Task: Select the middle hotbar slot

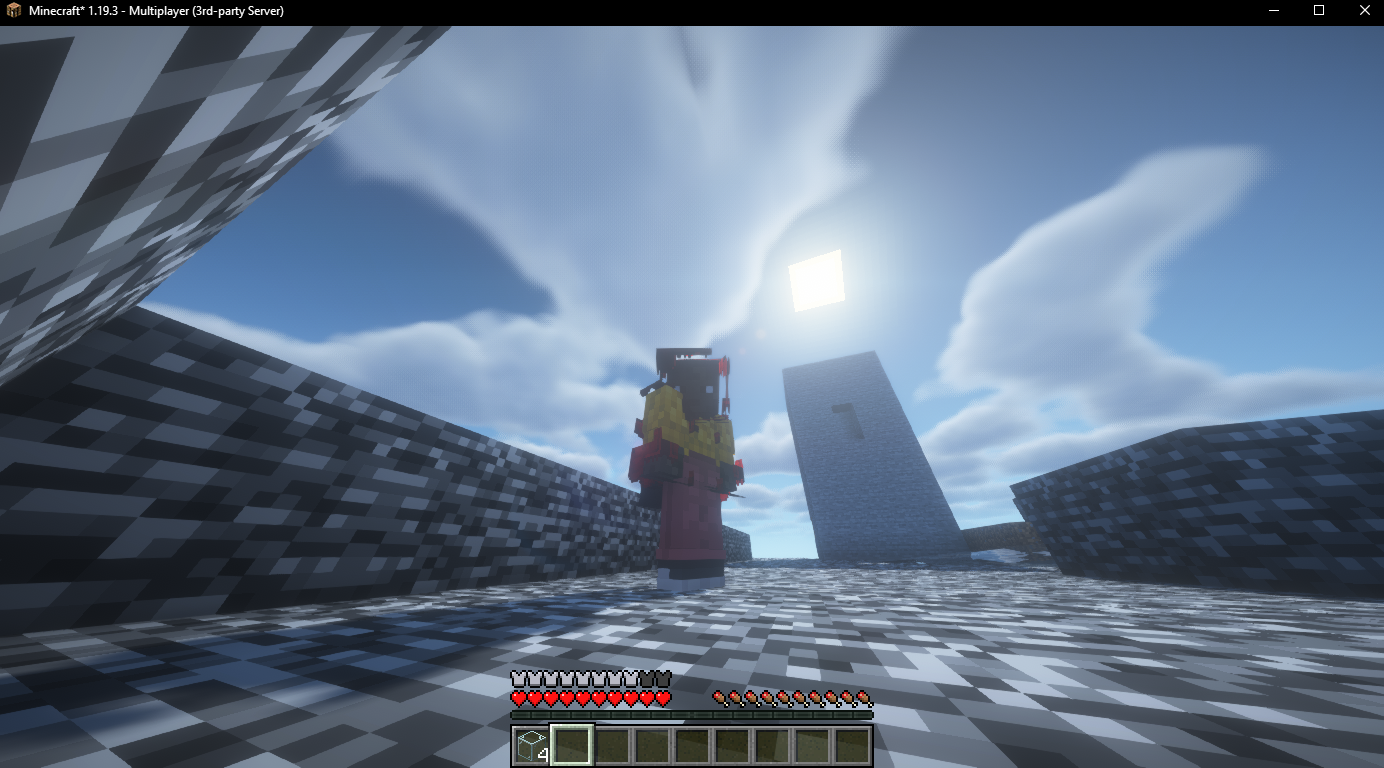Action: (x=690, y=746)
